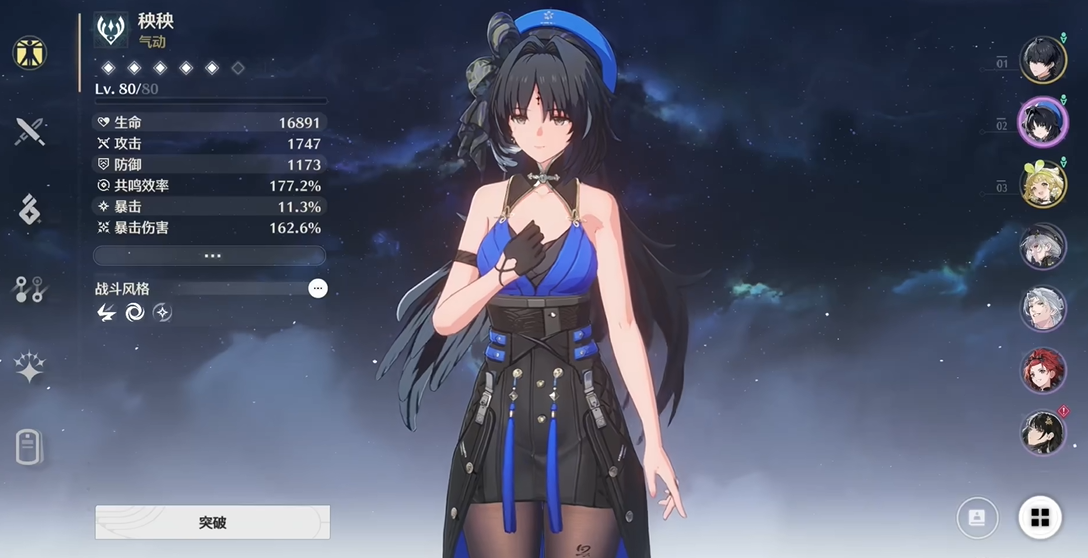Switch to the crossed swords weapon tab

[x=30, y=131]
